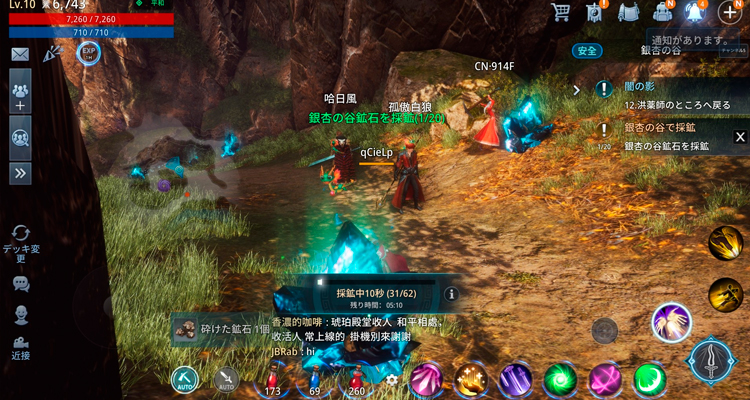Image resolution: width=750 pixels, height=400 pixels.
Task: Show mining progress info icon
Action: tap(450, 294)
